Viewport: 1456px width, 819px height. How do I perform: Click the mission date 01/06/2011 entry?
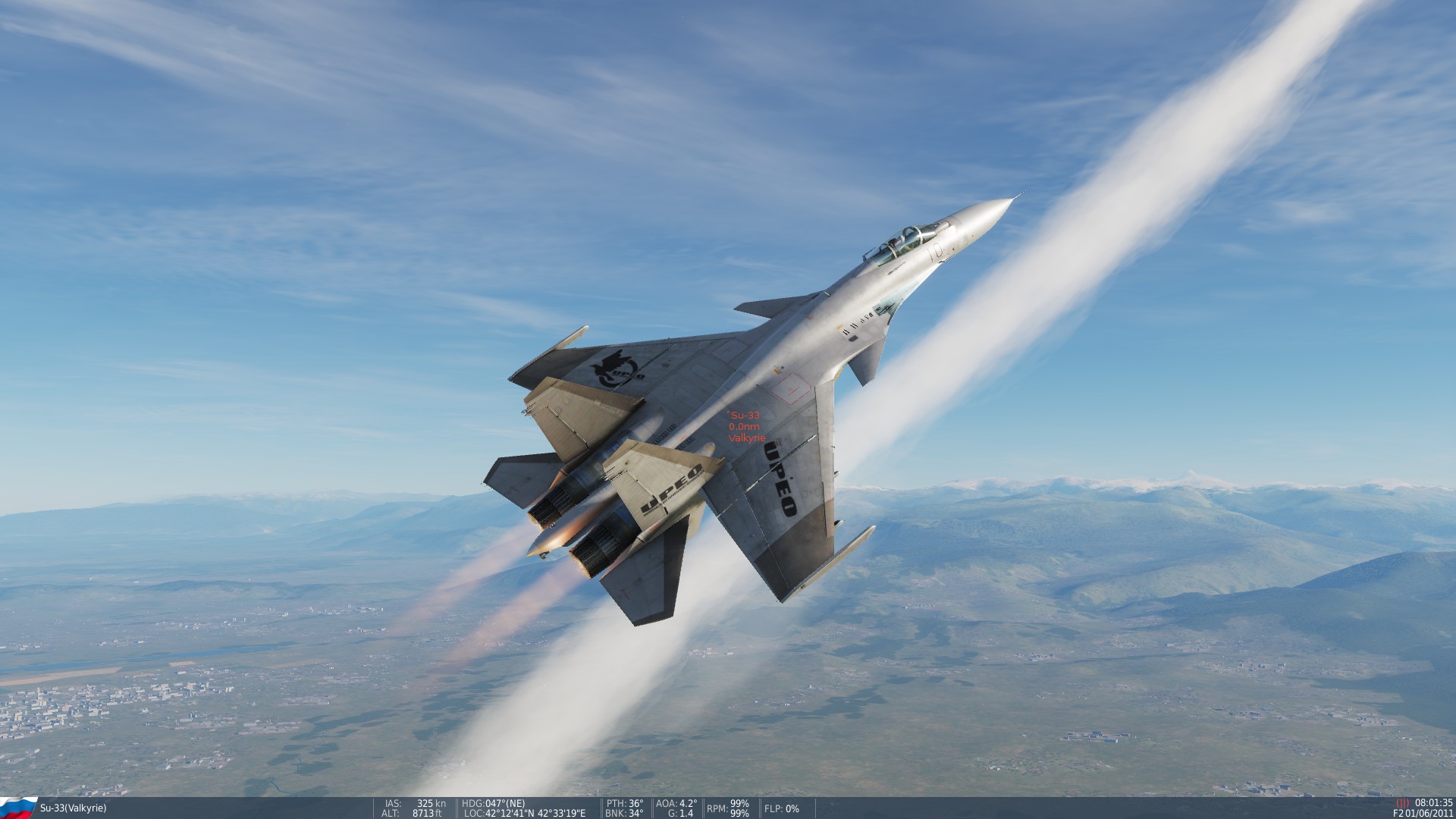pos(1430,814)
